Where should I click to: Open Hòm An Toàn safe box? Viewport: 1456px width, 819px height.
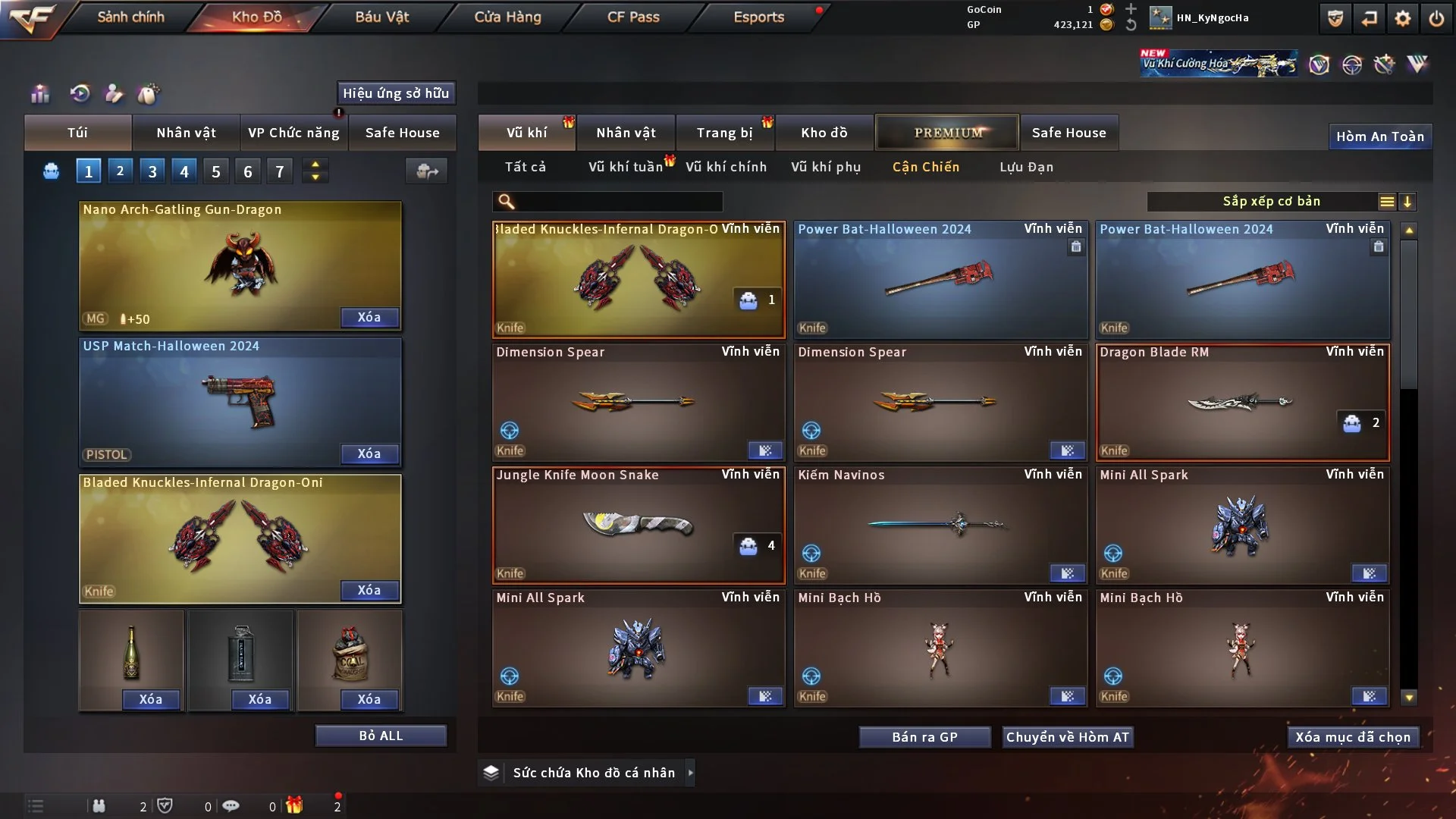1379,136
